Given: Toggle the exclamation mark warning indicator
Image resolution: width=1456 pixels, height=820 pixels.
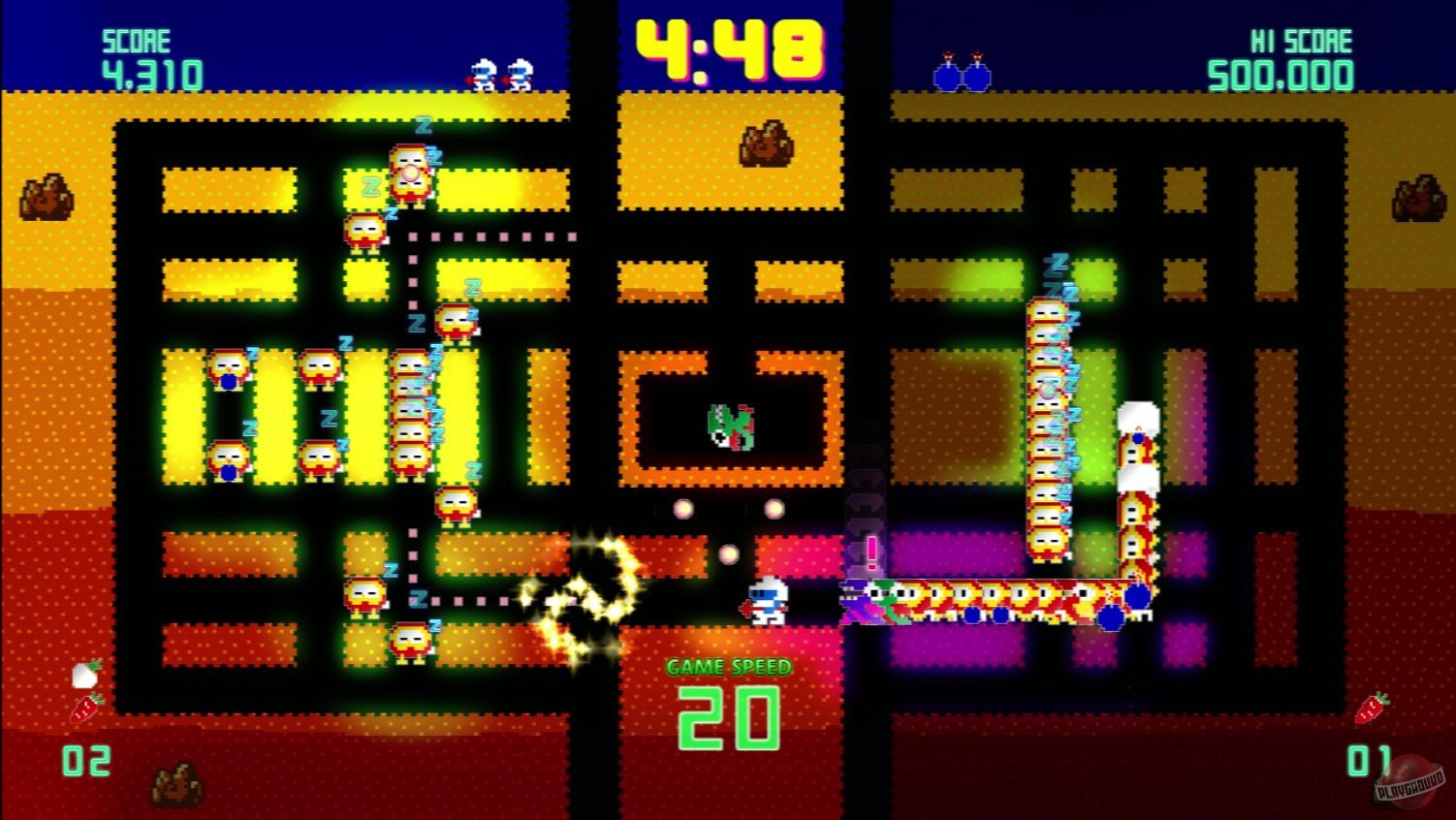Looking at the screenshot, I should 870,555.
